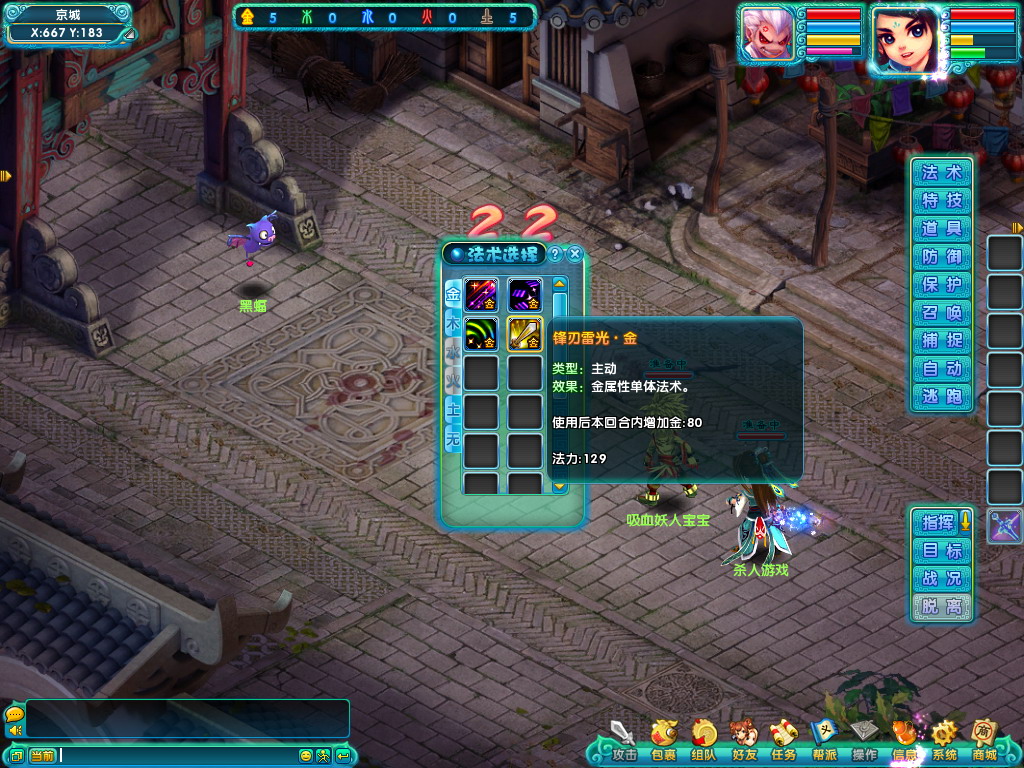
Task: Choose the green arc metal spell
Action: point(481,333)
